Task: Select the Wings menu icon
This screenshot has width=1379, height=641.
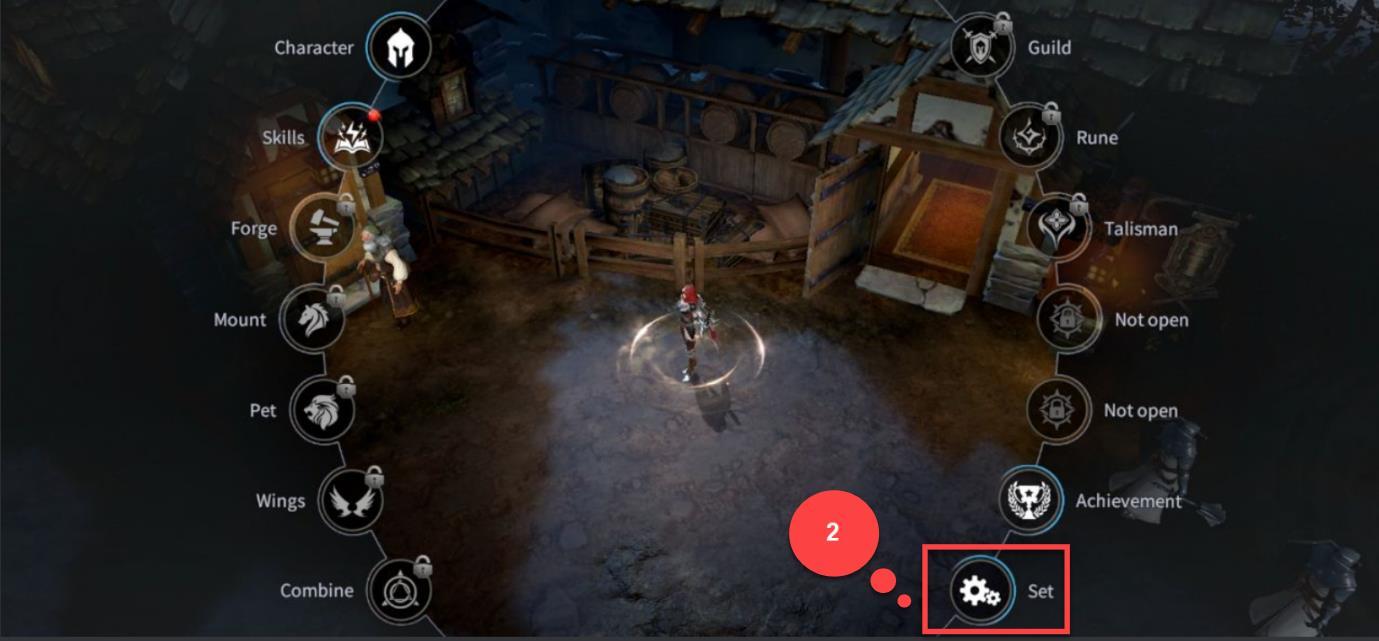Action: click(351, 500)
